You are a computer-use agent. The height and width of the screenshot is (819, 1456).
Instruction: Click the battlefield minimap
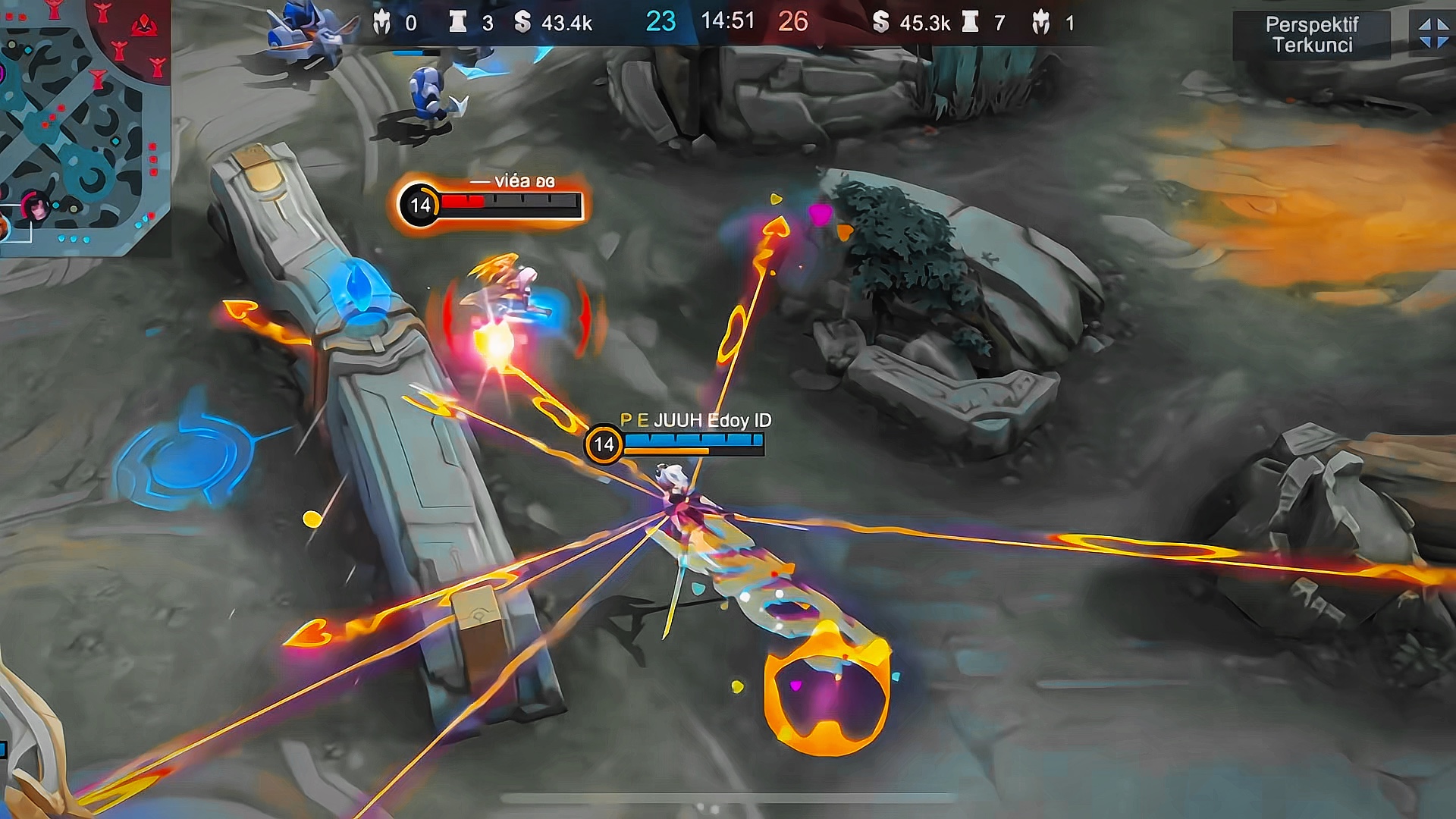pos(82,125)
